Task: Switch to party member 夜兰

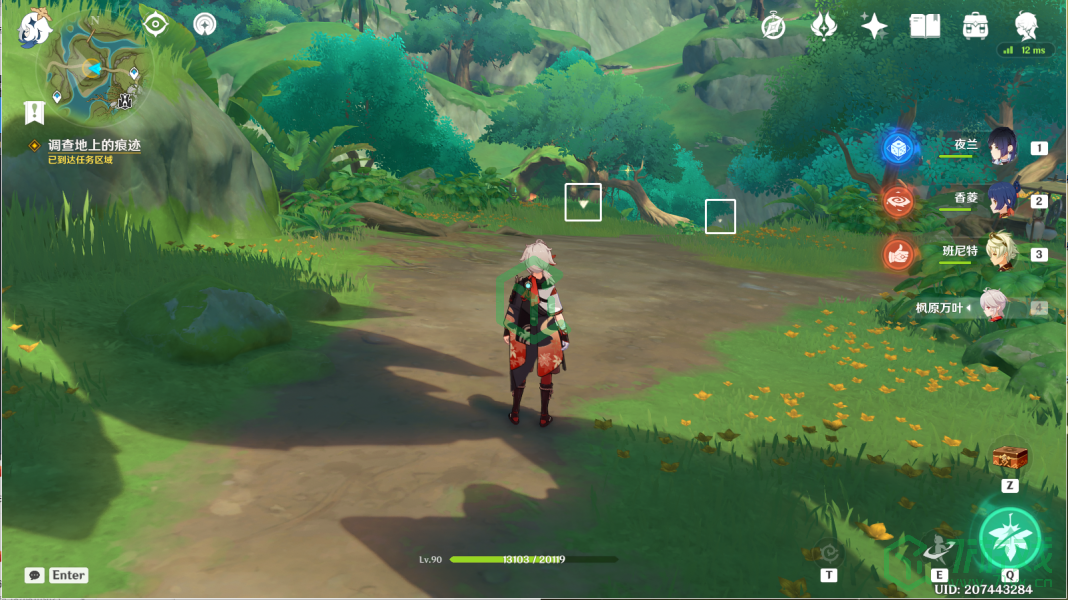Action: coord(1002,146)
